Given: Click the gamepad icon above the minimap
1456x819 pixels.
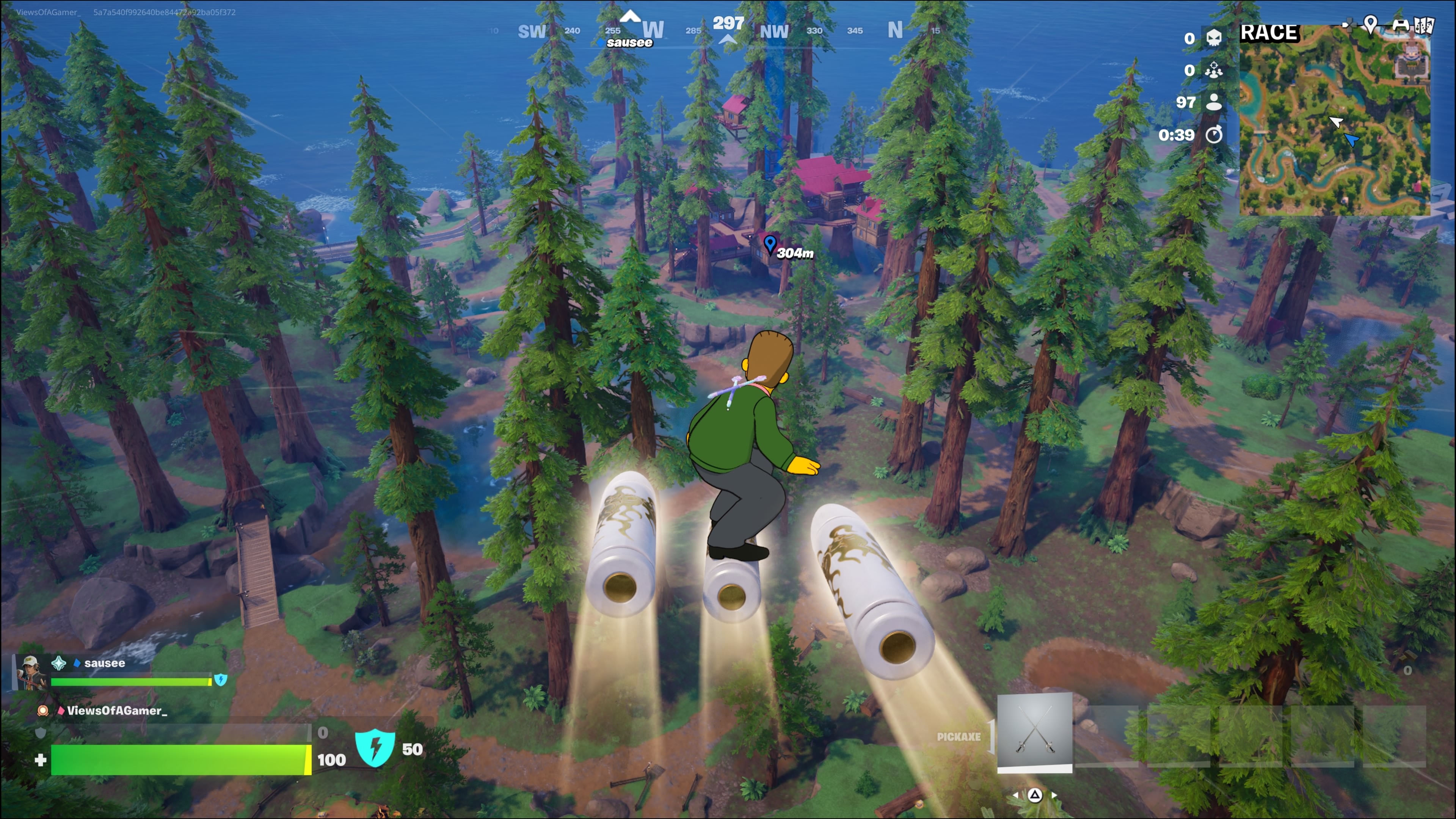Looking at the screenshot, I should click(x=1401, y=25).
